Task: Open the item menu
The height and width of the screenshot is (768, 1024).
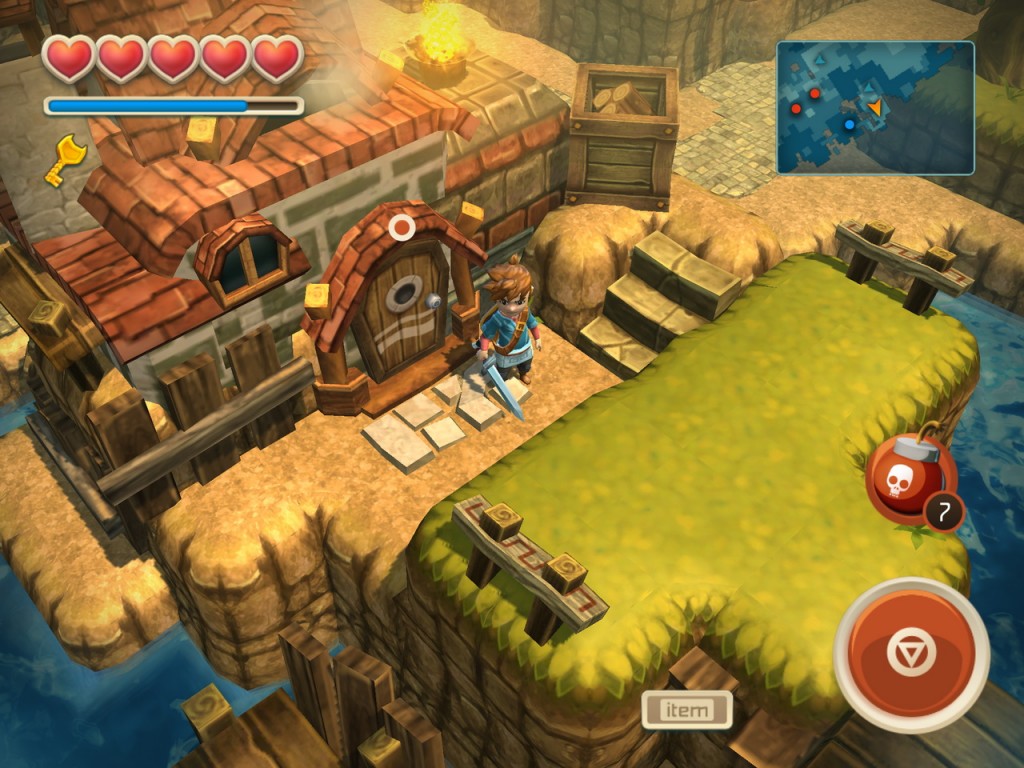Action: click(687, 710)
